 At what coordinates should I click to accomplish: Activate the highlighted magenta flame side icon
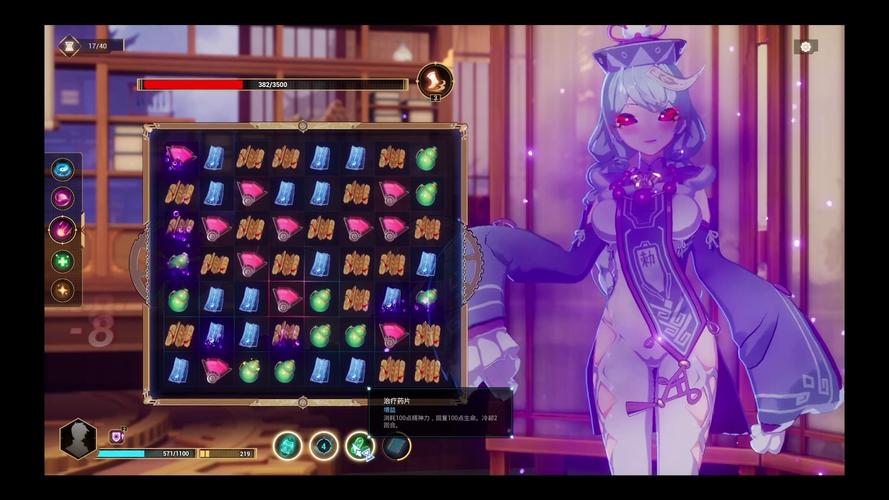point(63,230)
